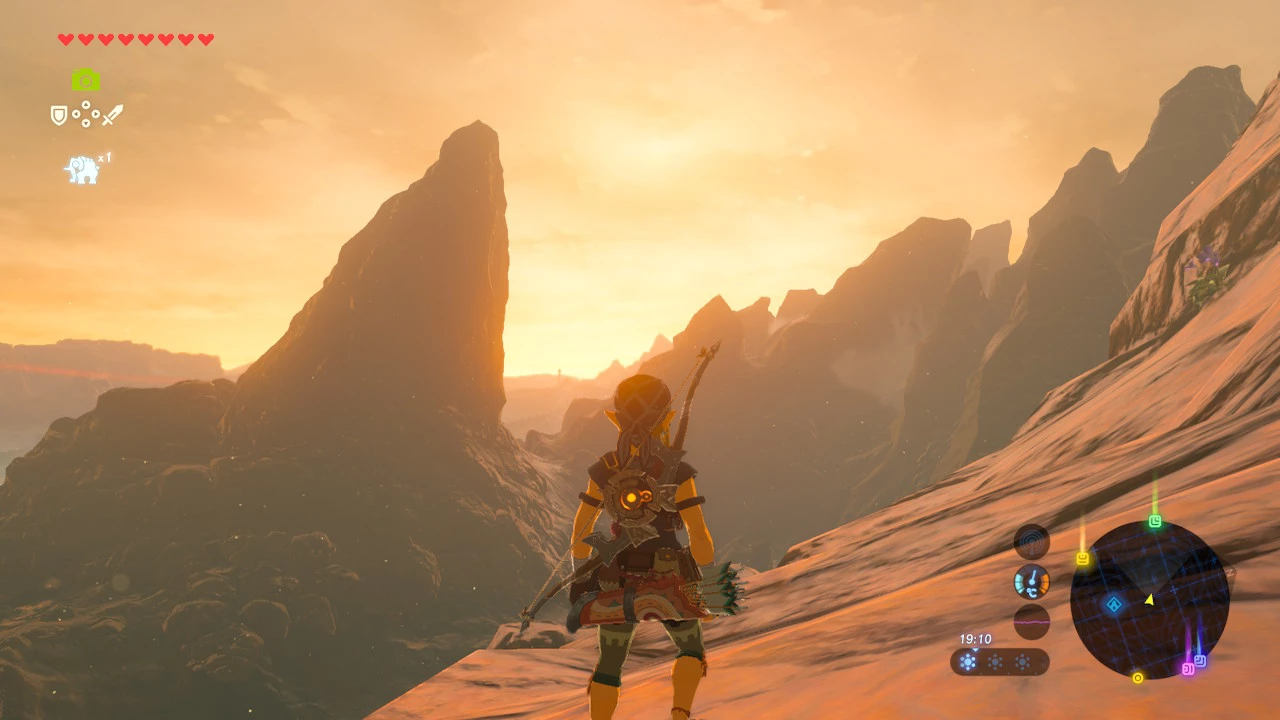This screenshot has height=720, width=1280.
Task: Select the green Camera rune icon
Action: [x=86, y=79]
